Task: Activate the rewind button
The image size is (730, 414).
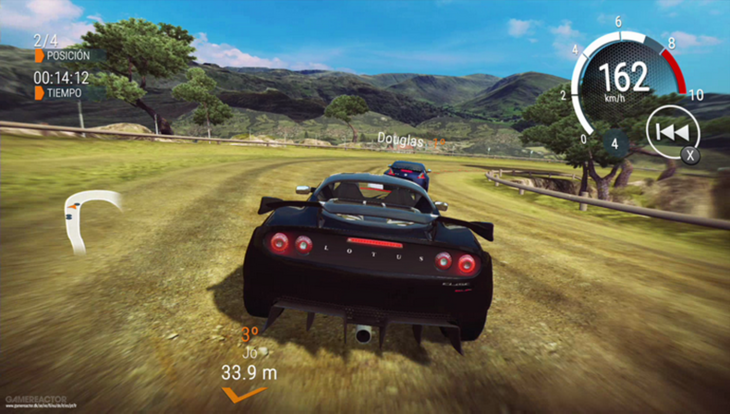Action: point(667,133)
